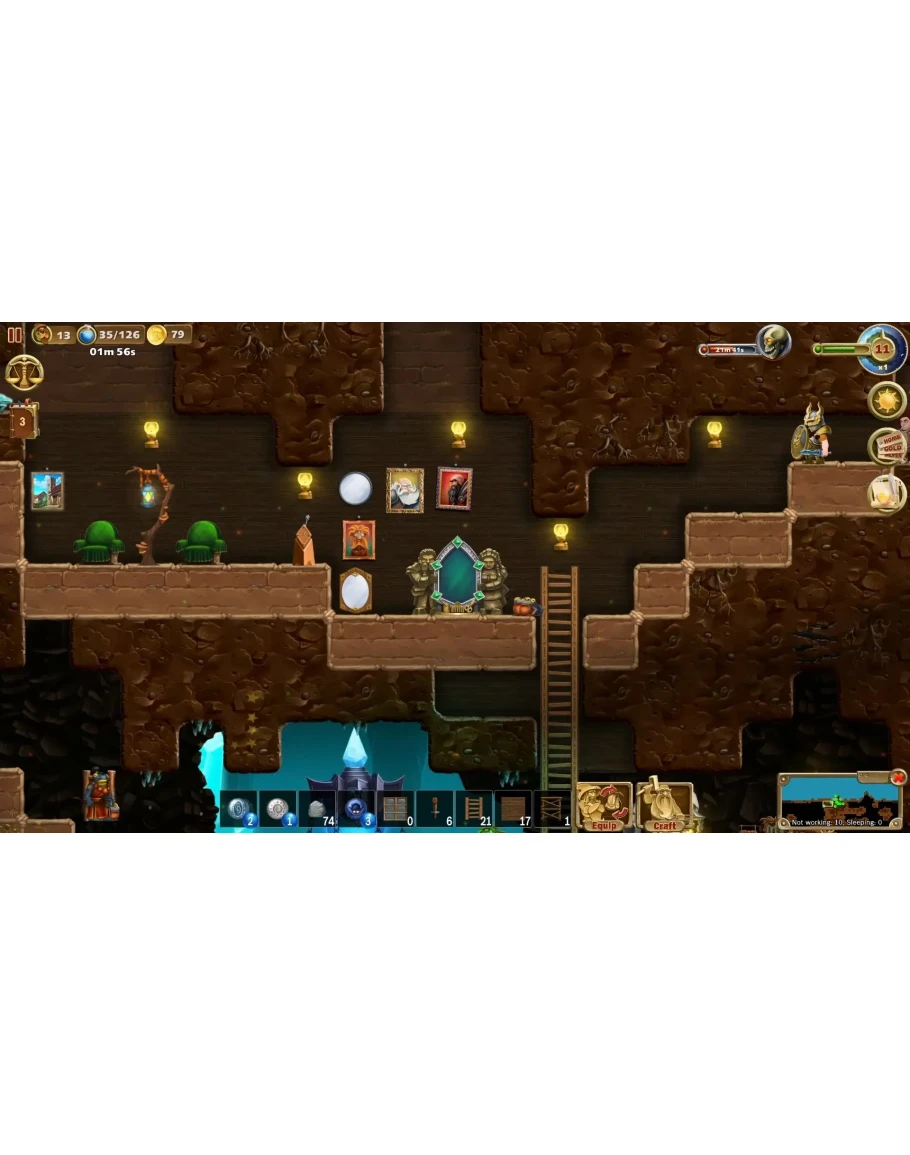Choose the wooden wall slot with 17

click(x=513, y=808)
